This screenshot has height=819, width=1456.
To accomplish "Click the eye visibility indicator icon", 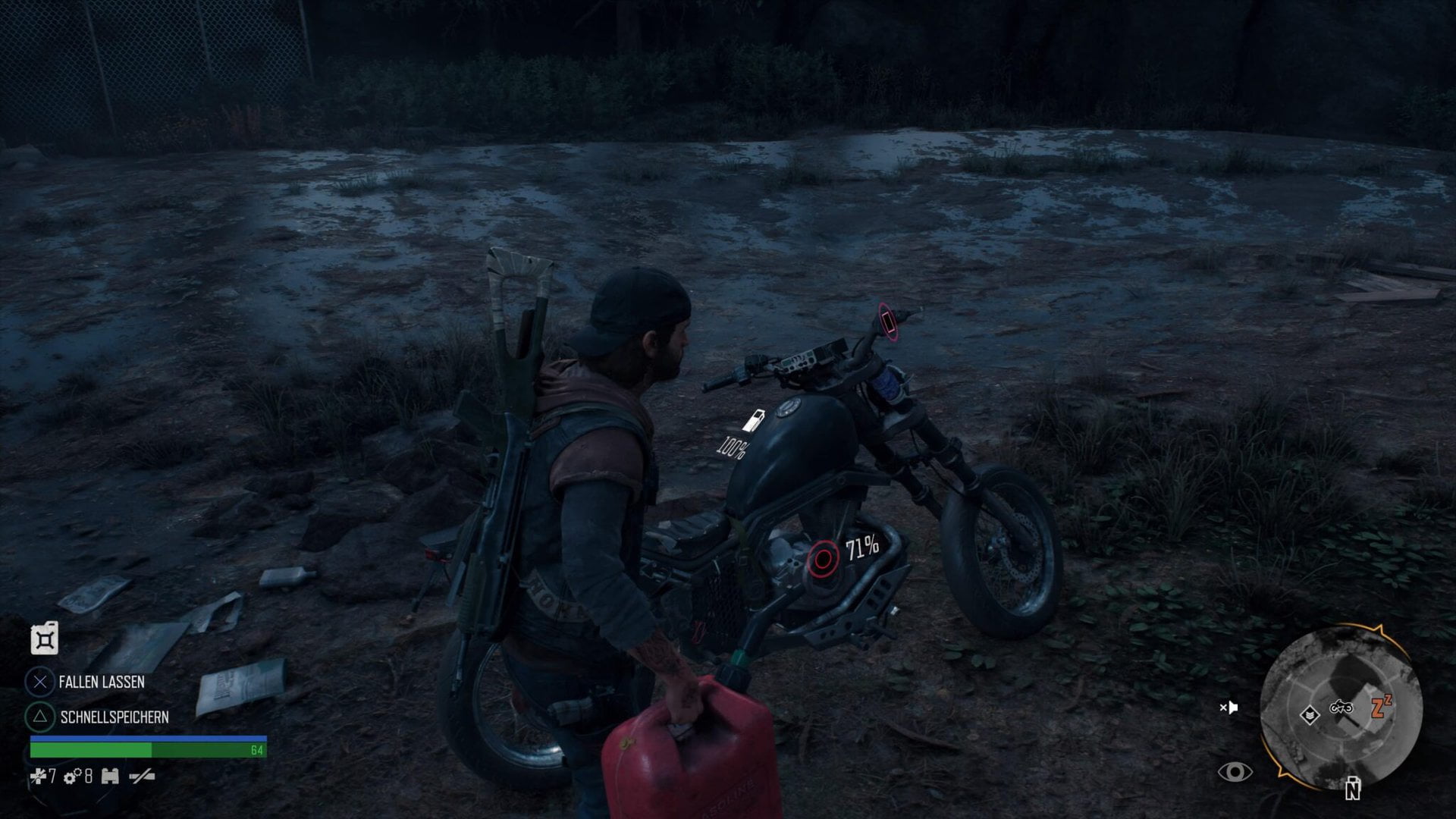I will tap(1235, 772).
